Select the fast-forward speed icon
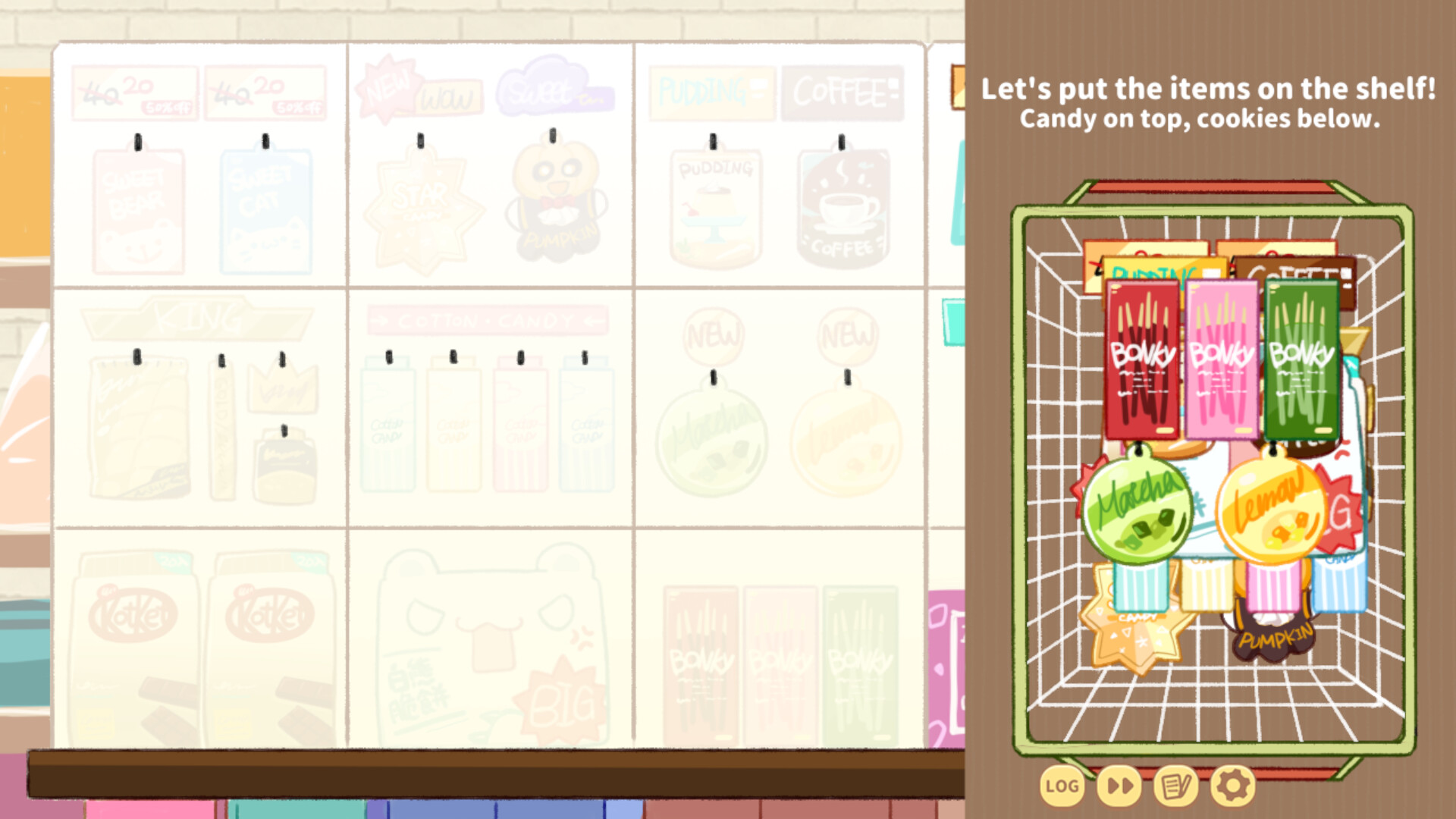 (x=1119, y=786)
